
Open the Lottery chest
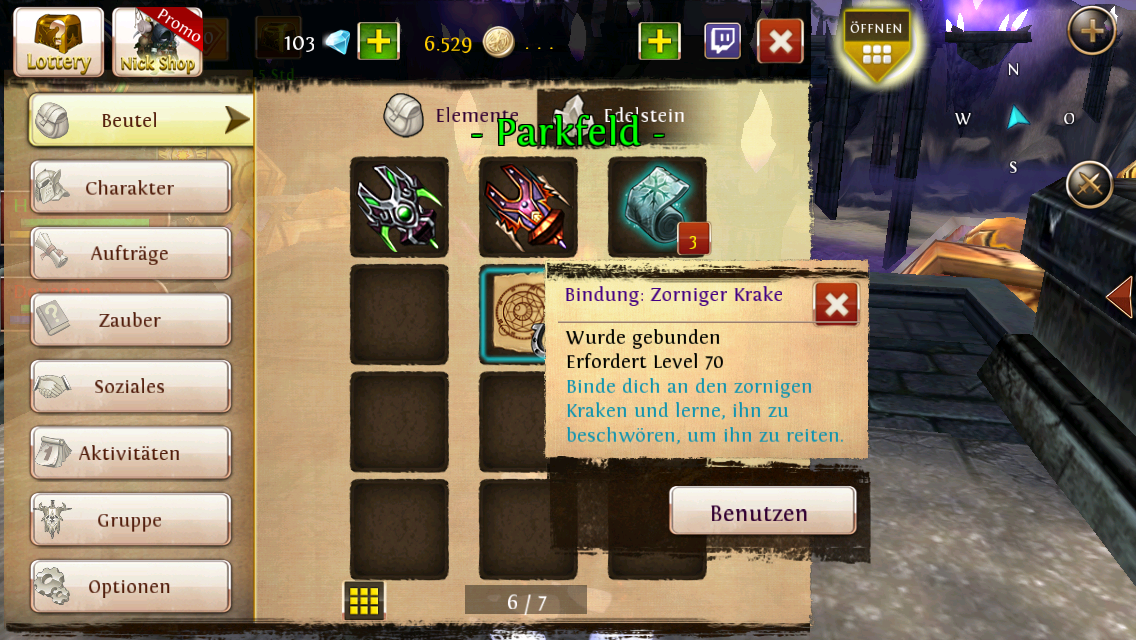[58, 42]
